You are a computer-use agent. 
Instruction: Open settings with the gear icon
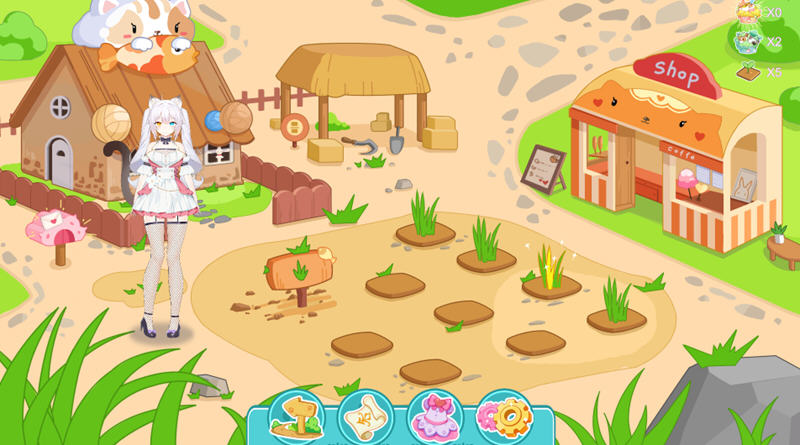click(x=502, y=417)
